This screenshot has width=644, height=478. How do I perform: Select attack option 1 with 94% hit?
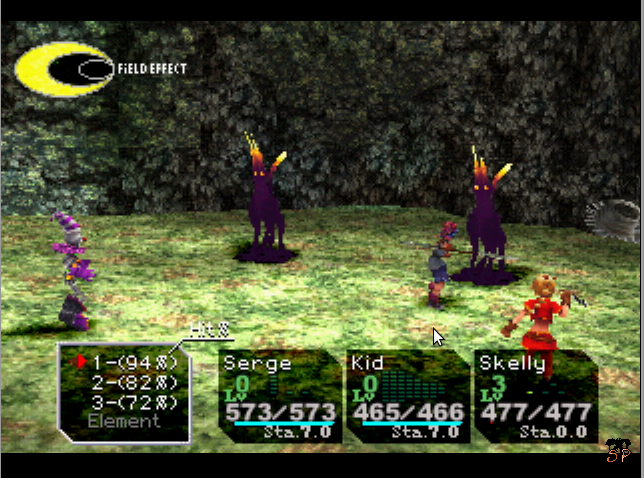pyautogui.click(x=133, y=362)
